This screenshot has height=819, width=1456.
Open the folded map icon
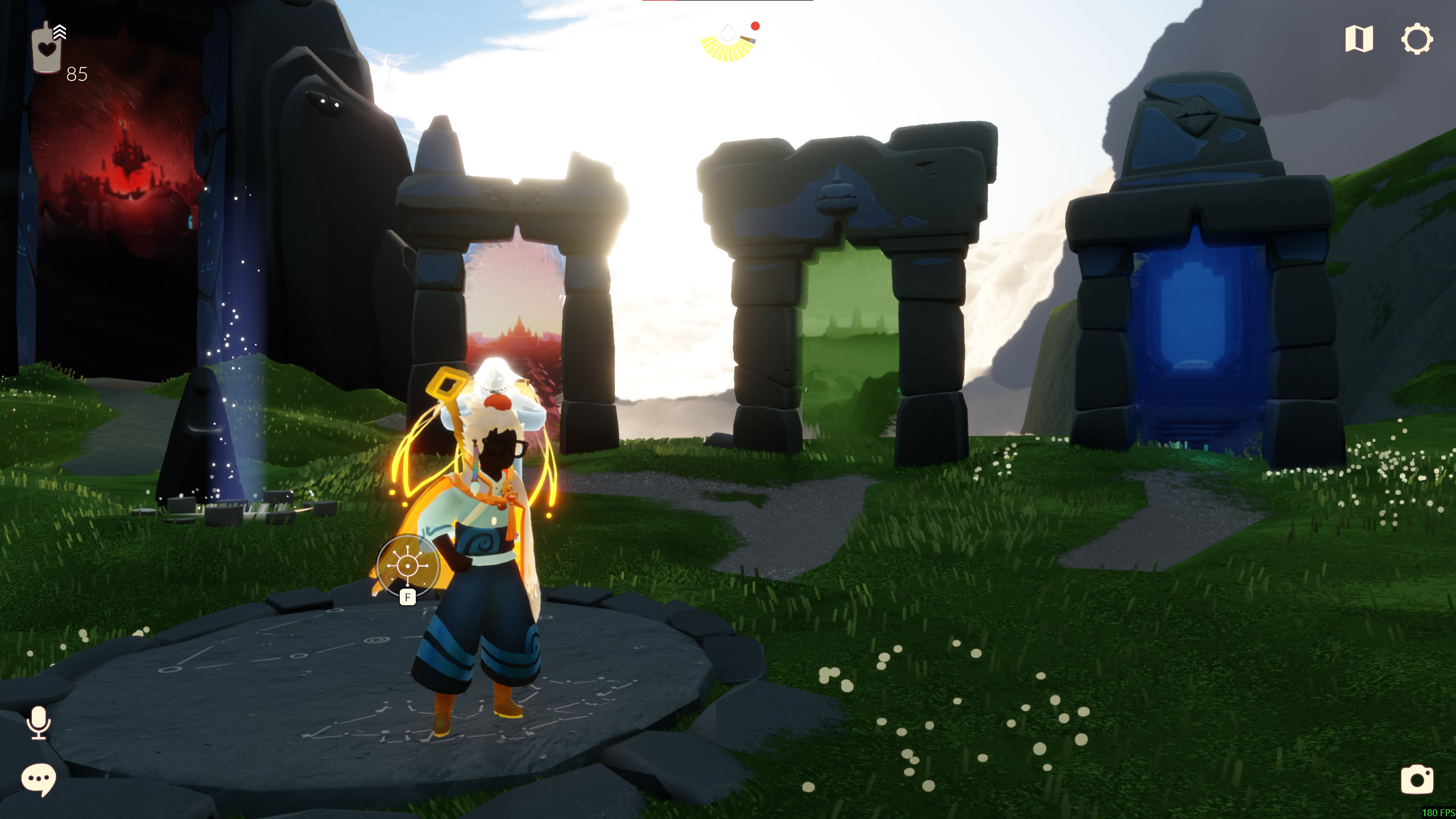[x=1359, y=39]
